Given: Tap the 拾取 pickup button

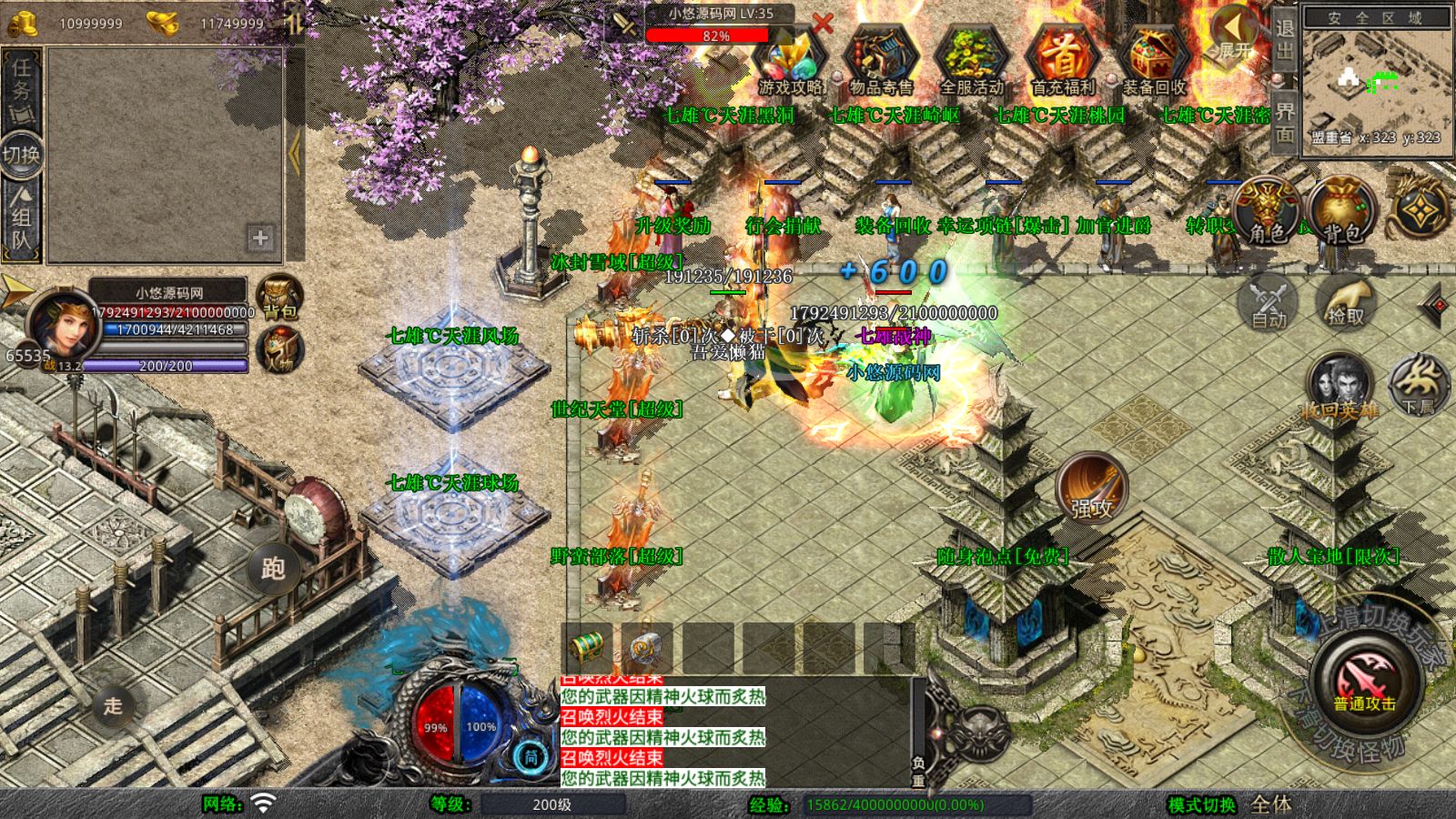Looking at the screenshot, I should pyautogui.click(x=1345, y=302).
